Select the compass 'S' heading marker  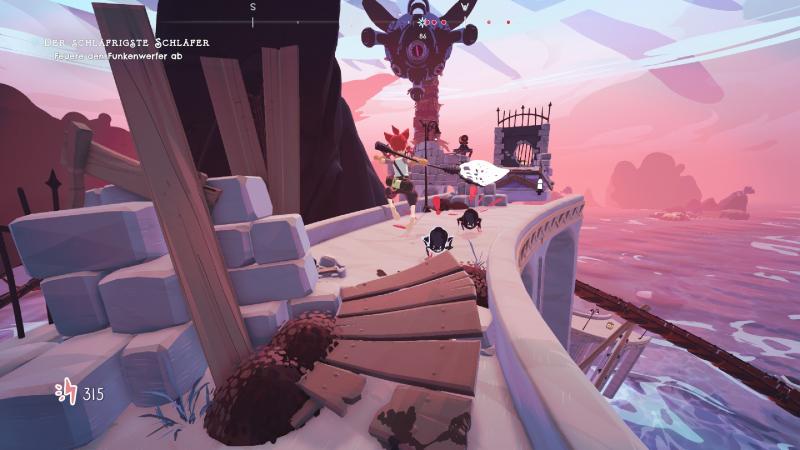coord(253,7)
